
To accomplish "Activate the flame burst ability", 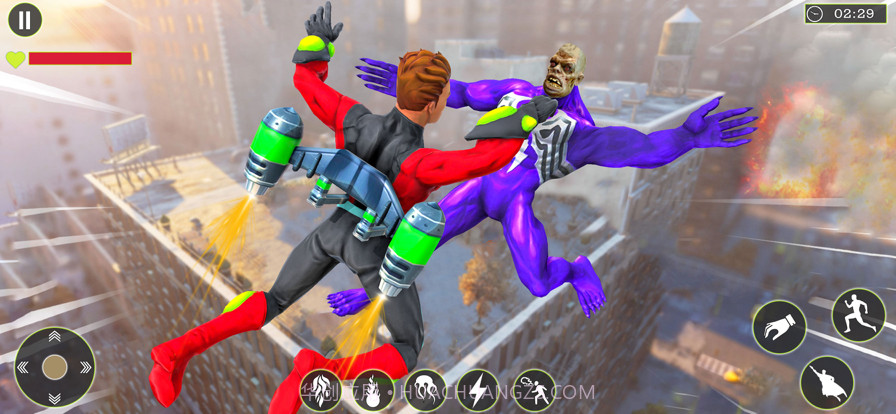I will pyautogui.click(x=321, y=390).
